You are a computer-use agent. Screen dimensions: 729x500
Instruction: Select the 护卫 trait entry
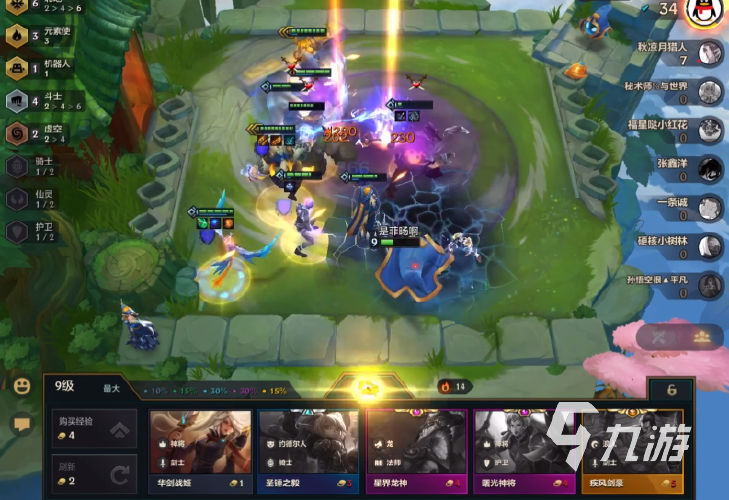17,230
